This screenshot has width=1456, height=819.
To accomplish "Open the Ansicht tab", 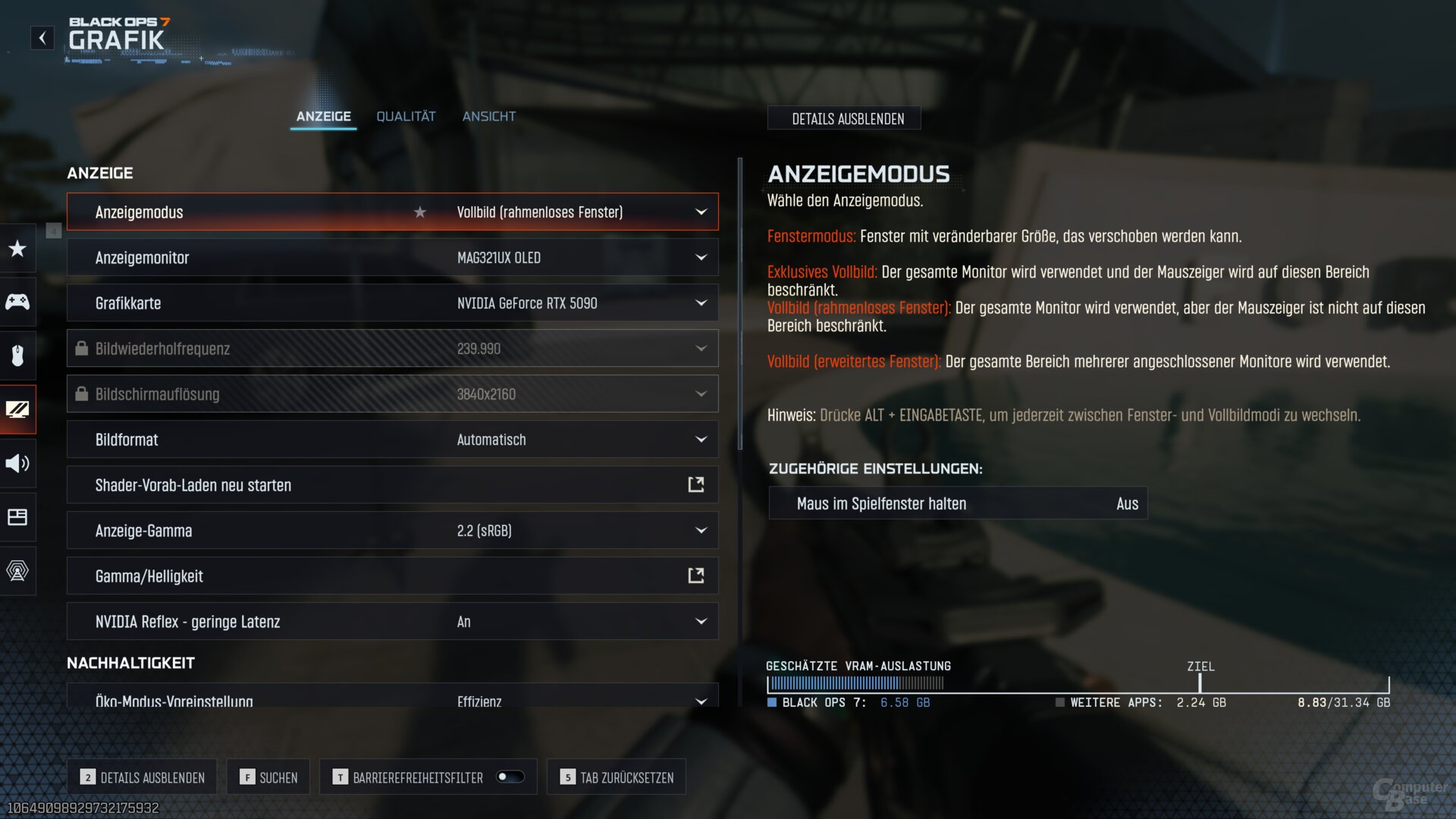I will click(x=489, y=116).
